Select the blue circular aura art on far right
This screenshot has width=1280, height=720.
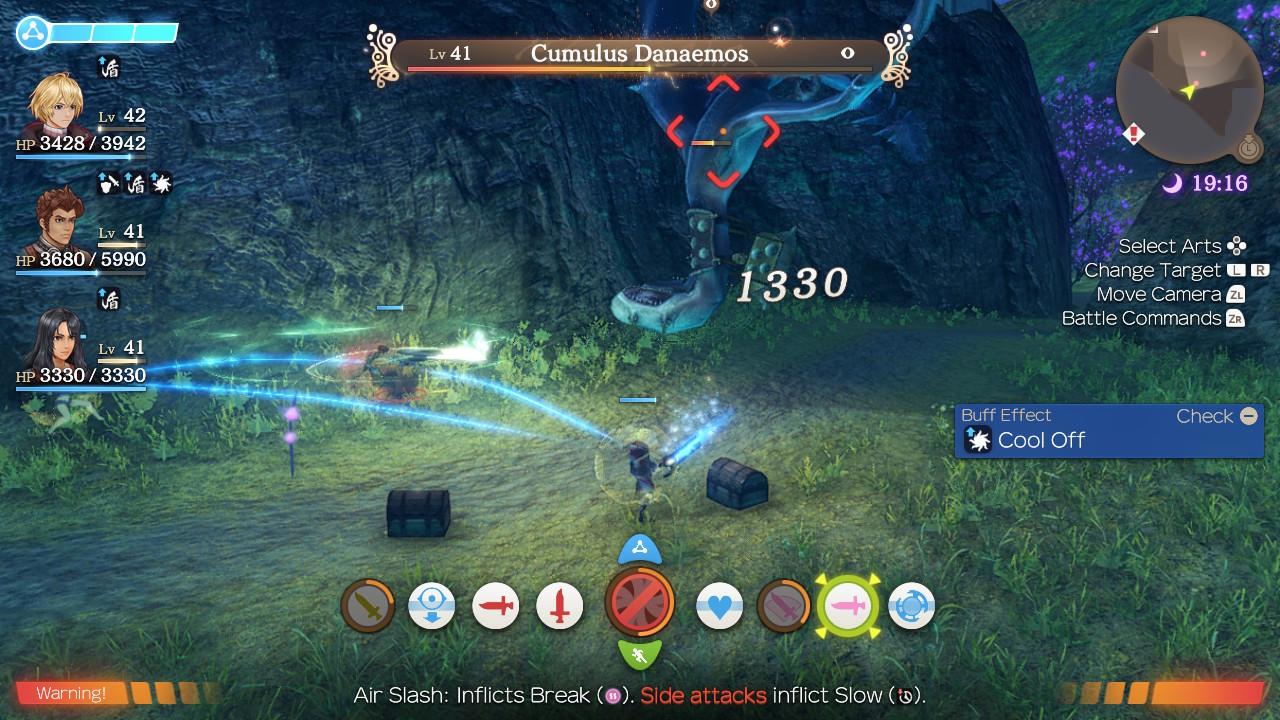click(x=911, y=606)
